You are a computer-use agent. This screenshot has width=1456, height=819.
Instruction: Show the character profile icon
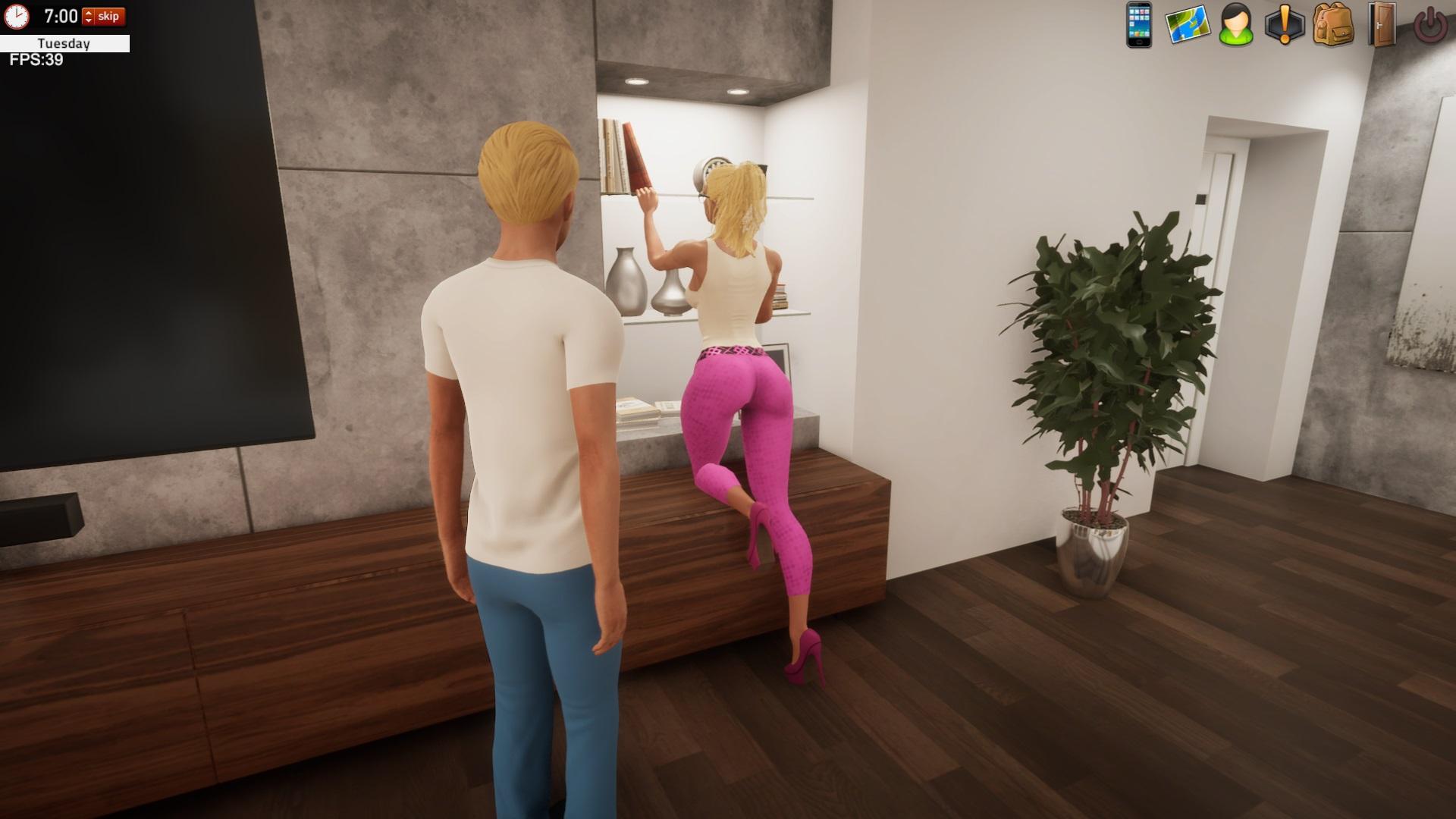click(1236, 25)
